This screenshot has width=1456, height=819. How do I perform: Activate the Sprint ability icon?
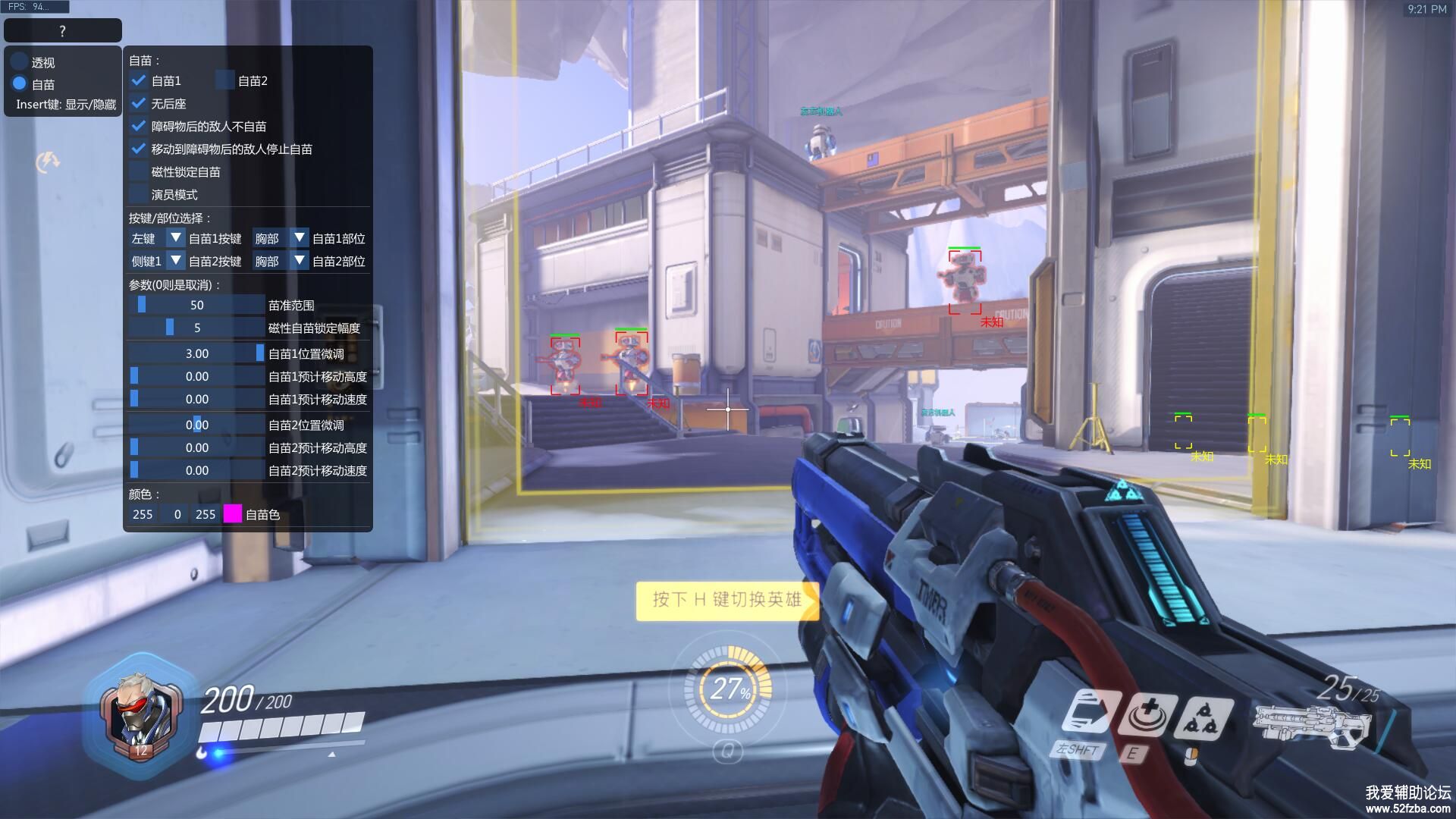point(1089,714)
